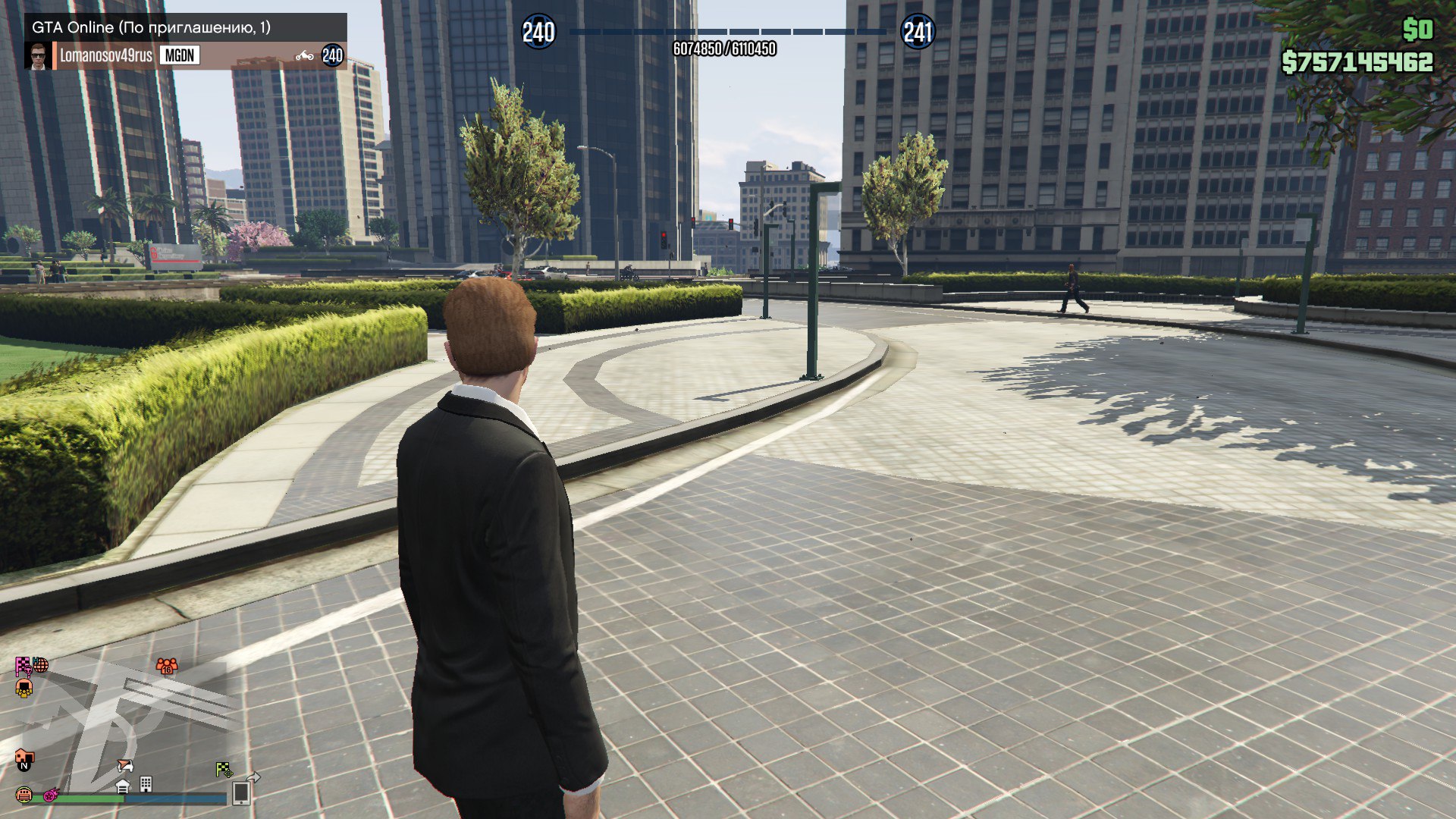Open the phone icon beside the minimap
This screenshot has width=1456, height=819.
[242, 792]
